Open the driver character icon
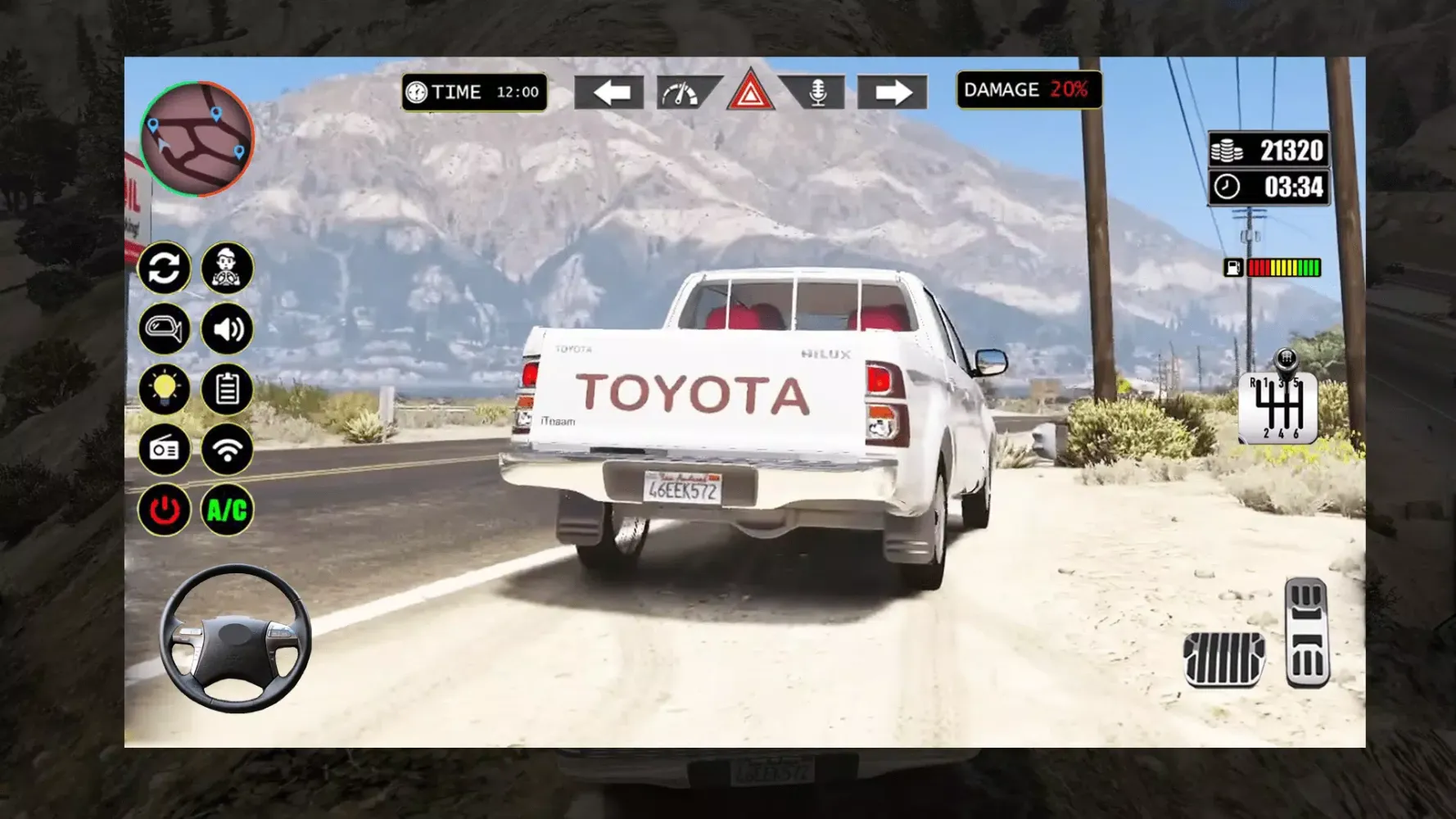 (x=227, y=269)
